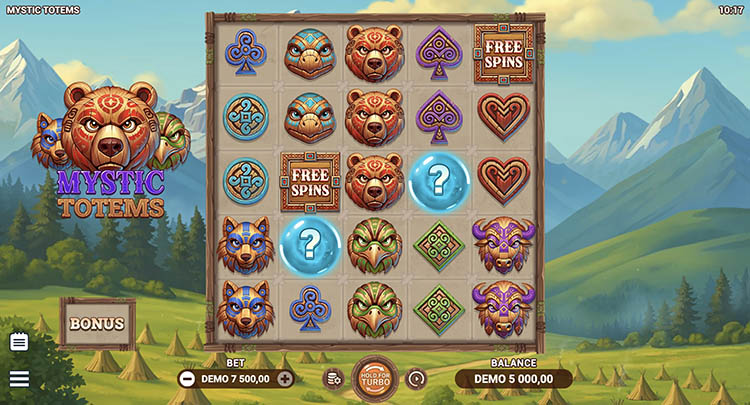
Task: Open the coin stack bet settings
Action: coord(333,378)
